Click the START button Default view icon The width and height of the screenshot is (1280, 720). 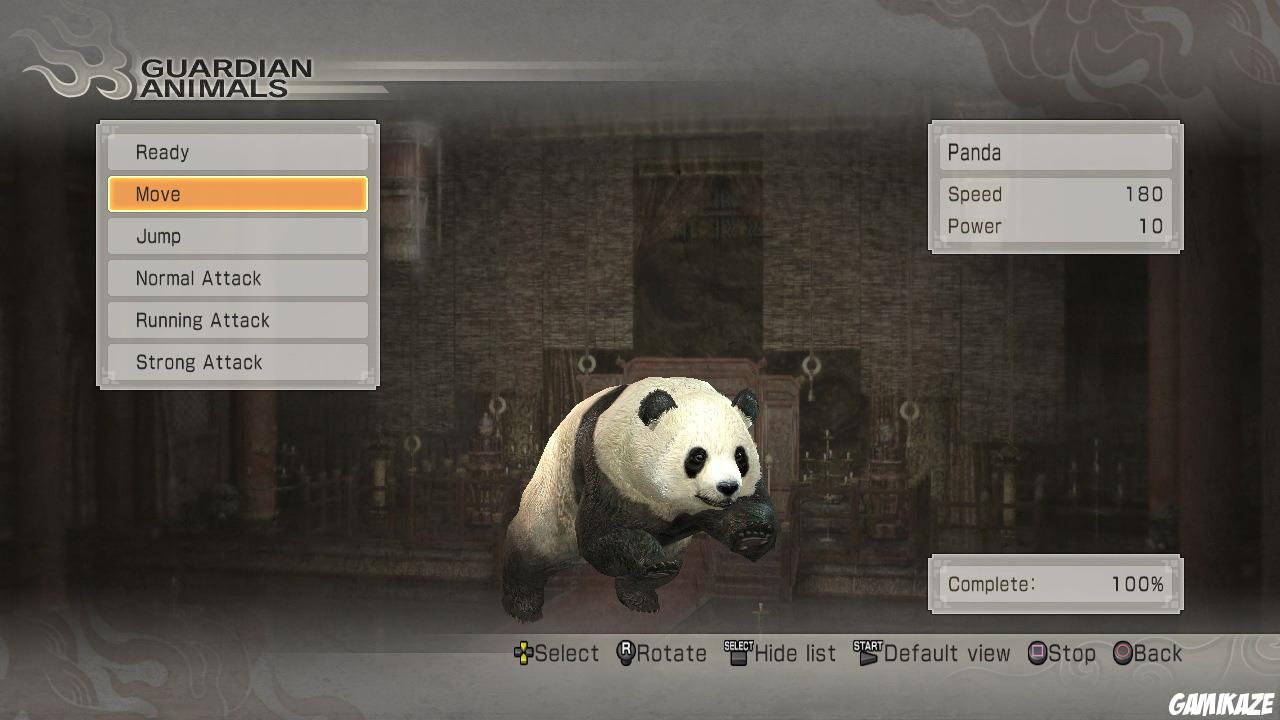click(x=868, y=651)
